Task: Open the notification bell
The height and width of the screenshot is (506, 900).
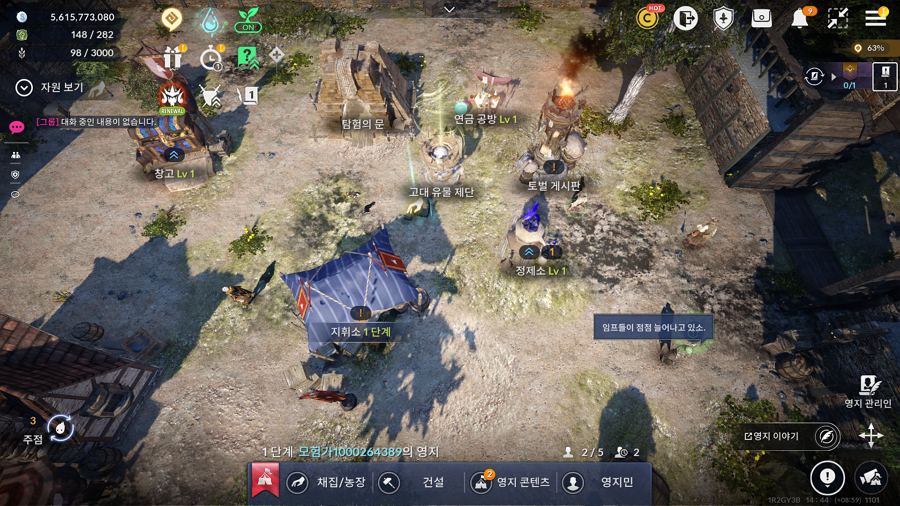Action: point(800,18)
